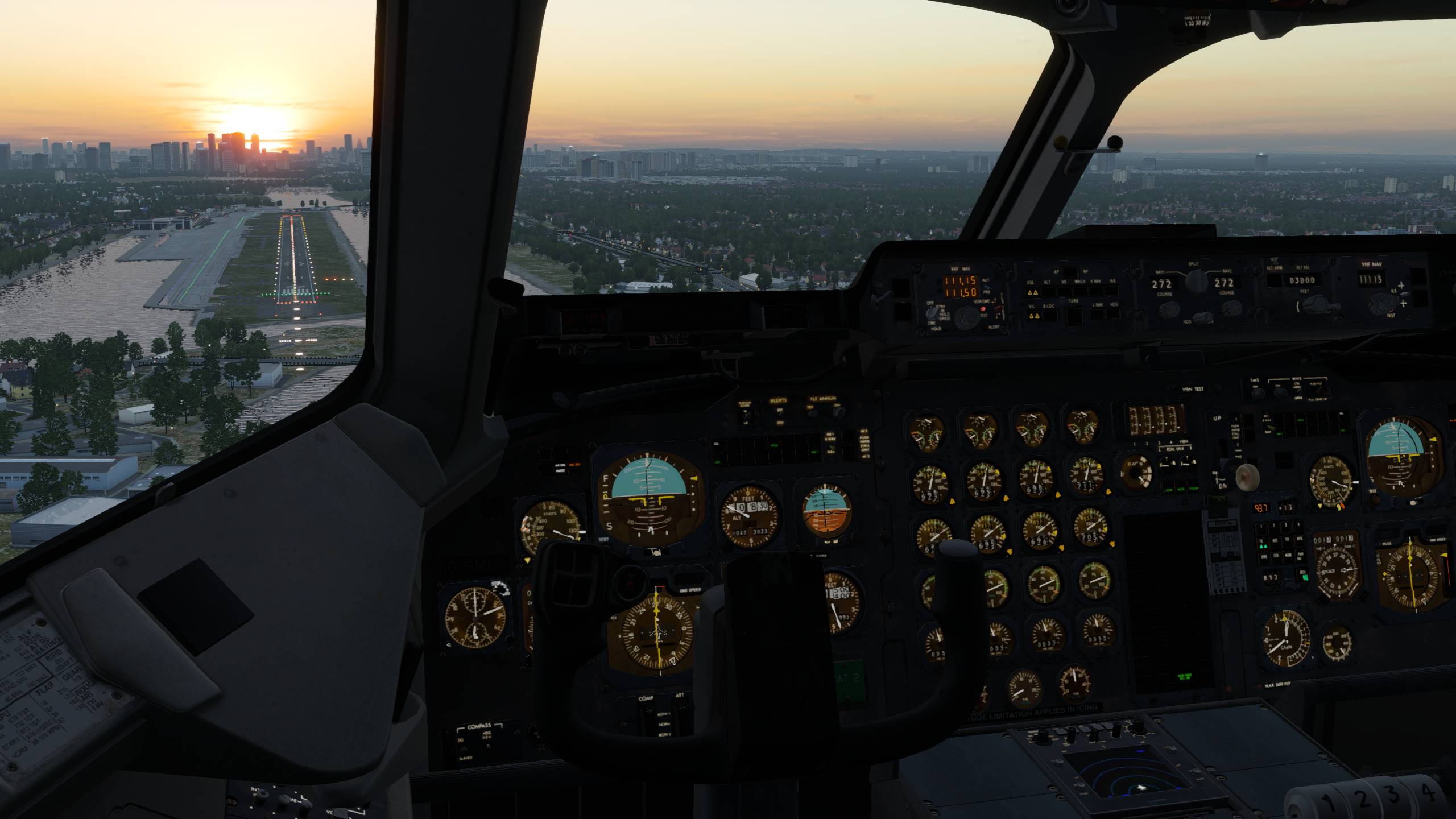This screenshot has width=1456, height=819.
Task: Click the NAV1 COURSE knob
Action: tap(1169, 309)
